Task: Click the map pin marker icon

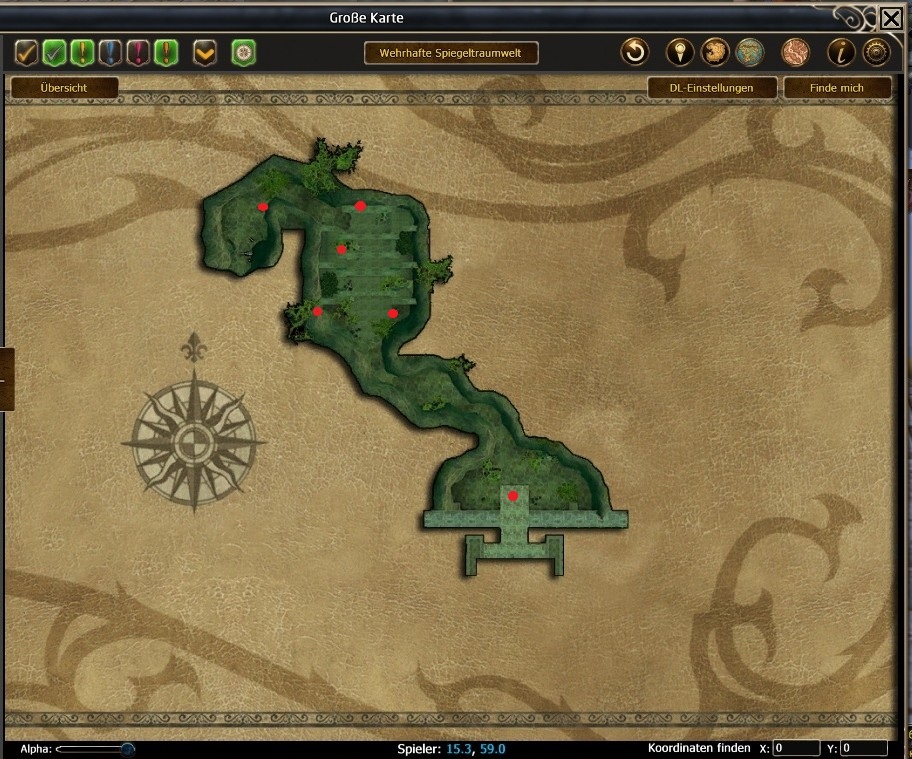Action: 680,52
